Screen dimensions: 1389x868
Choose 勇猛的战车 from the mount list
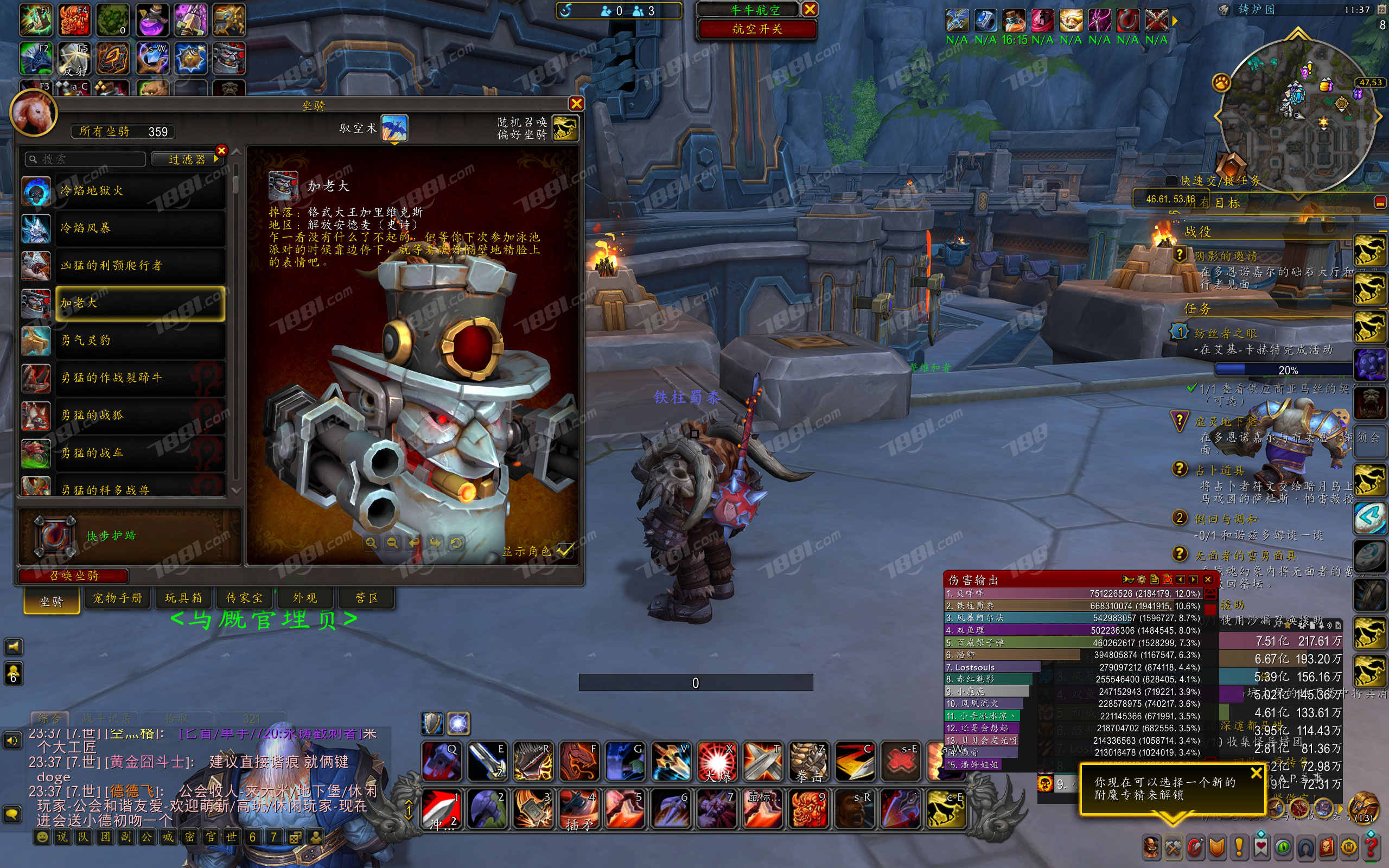click(x=139, y=453)
